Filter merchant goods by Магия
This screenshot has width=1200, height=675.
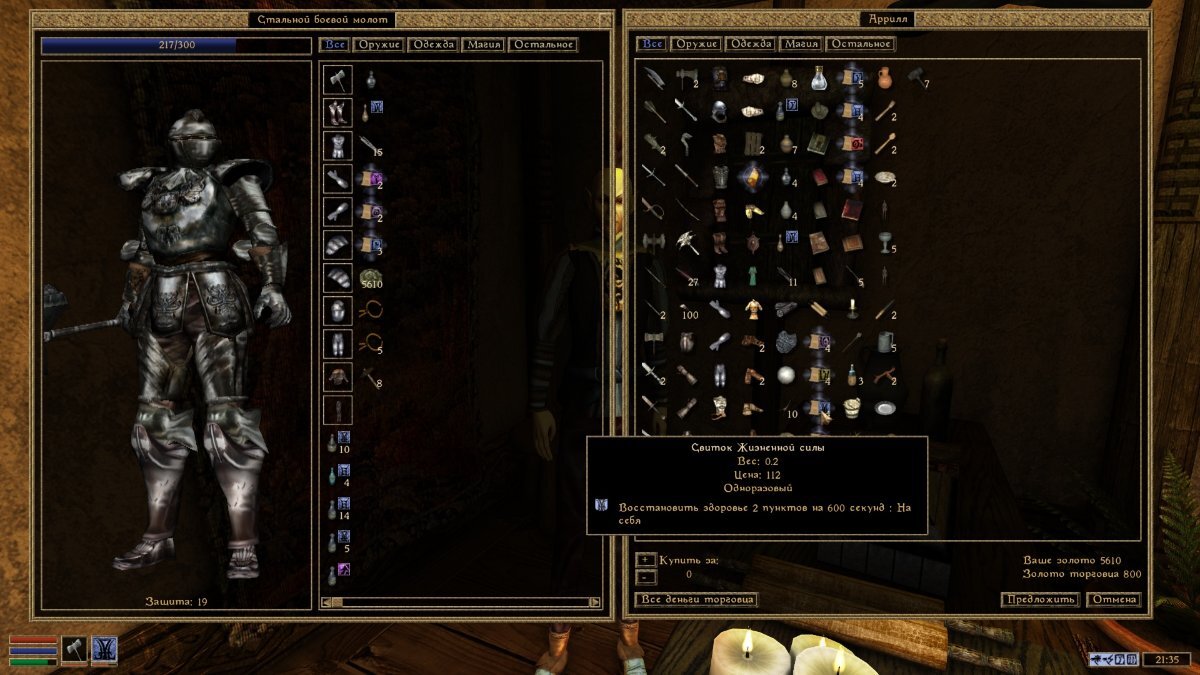coord(801,44)
